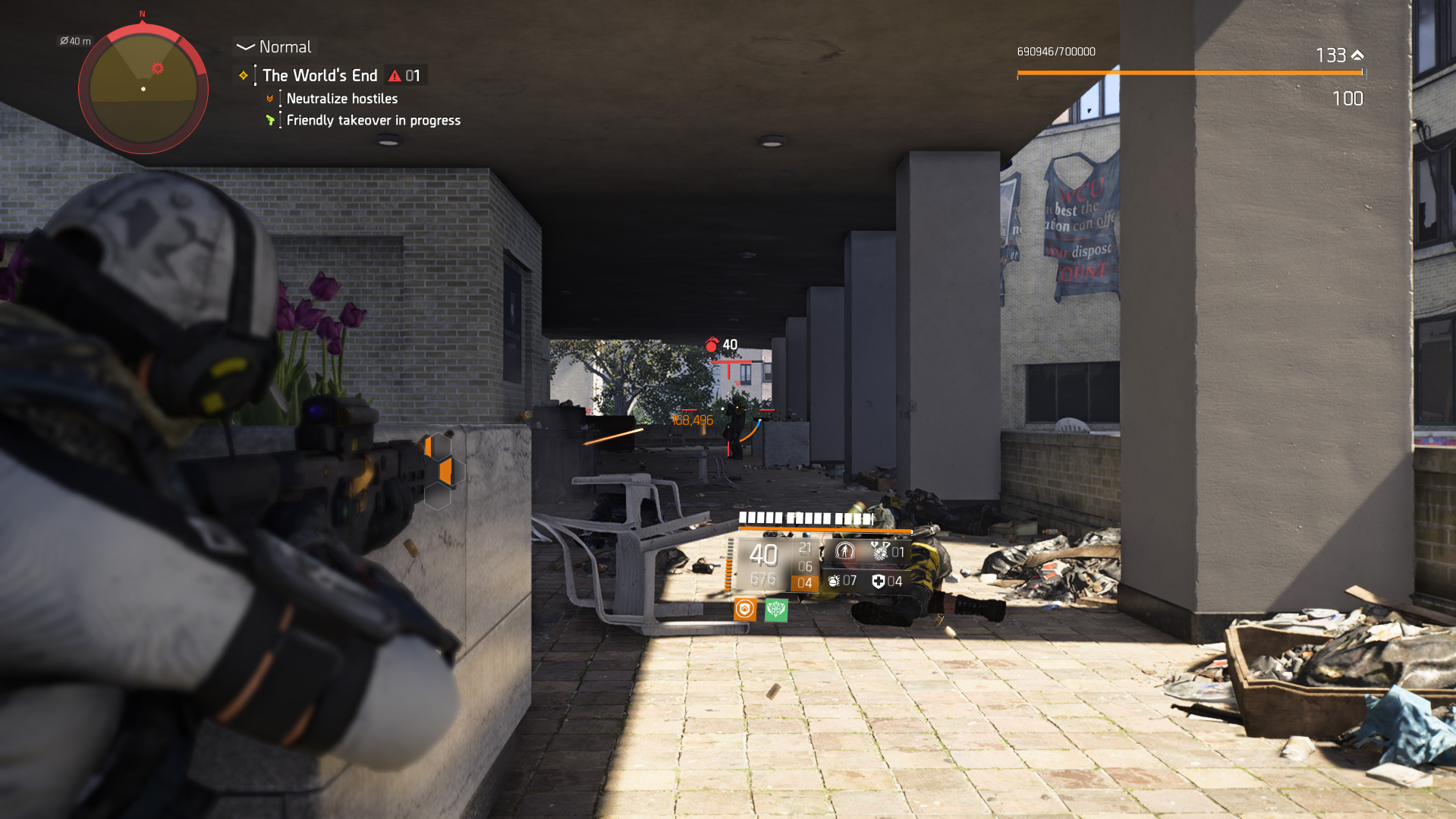Click the green status buff icon
The height and width of the screenshot is (819, 1456).
pos(776,609)
